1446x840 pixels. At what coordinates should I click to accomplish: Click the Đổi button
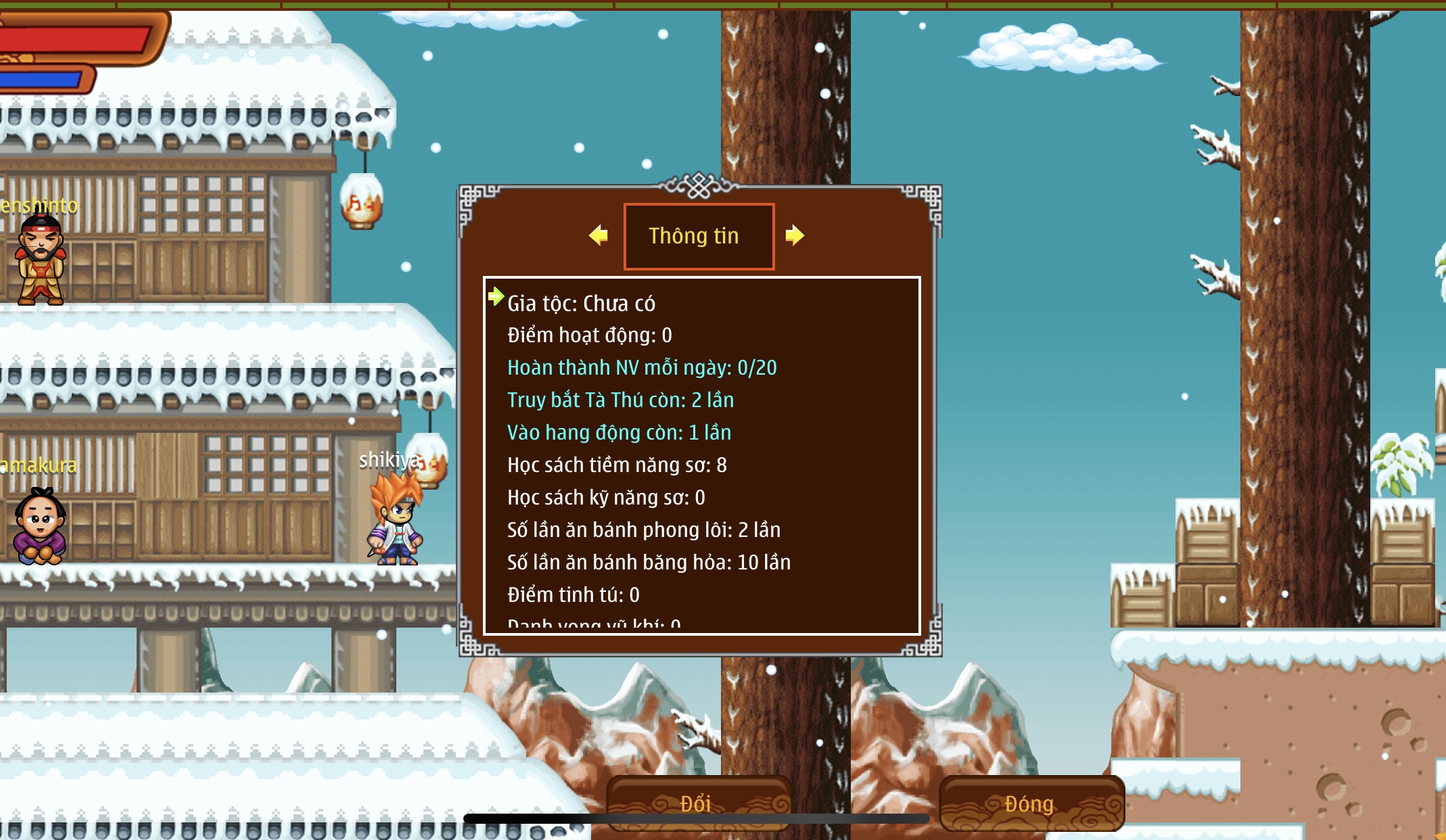click(698, 803)
